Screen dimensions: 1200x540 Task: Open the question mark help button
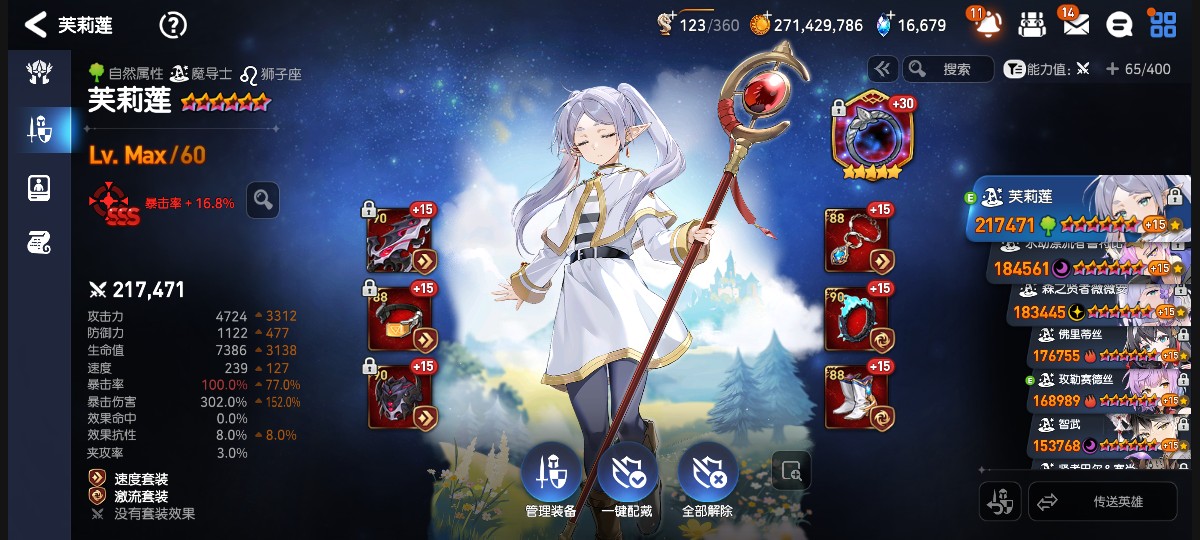(x=173, y=25)
